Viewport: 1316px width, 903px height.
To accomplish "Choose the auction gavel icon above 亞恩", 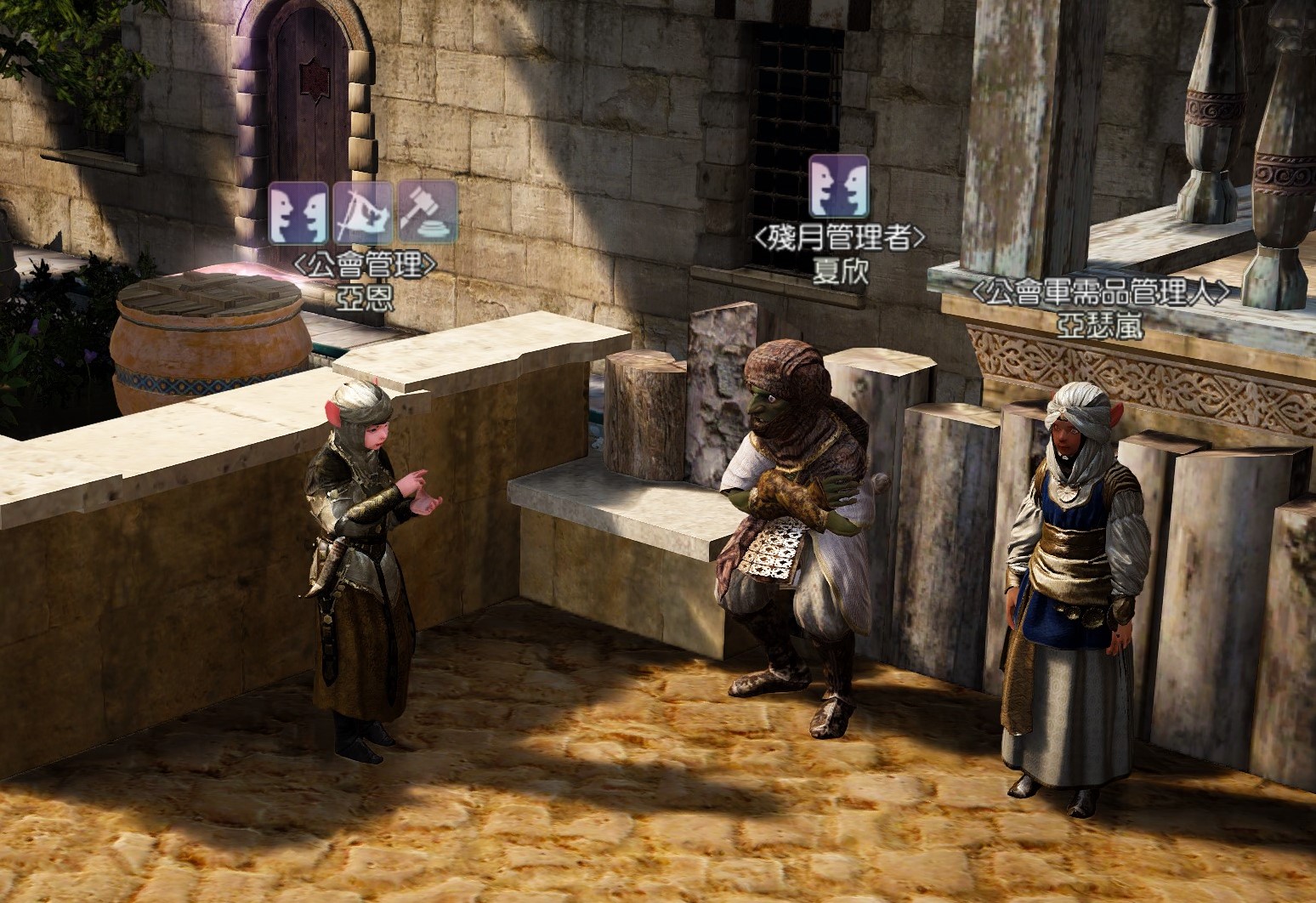I will click(428, 213).
